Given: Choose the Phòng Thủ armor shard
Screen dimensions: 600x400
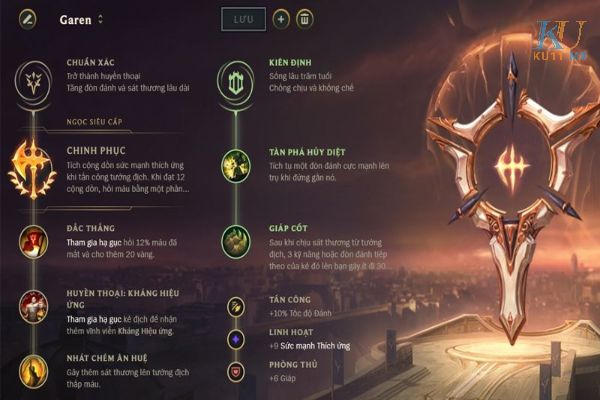Looking at the screenshot, I should pos(237,371).
